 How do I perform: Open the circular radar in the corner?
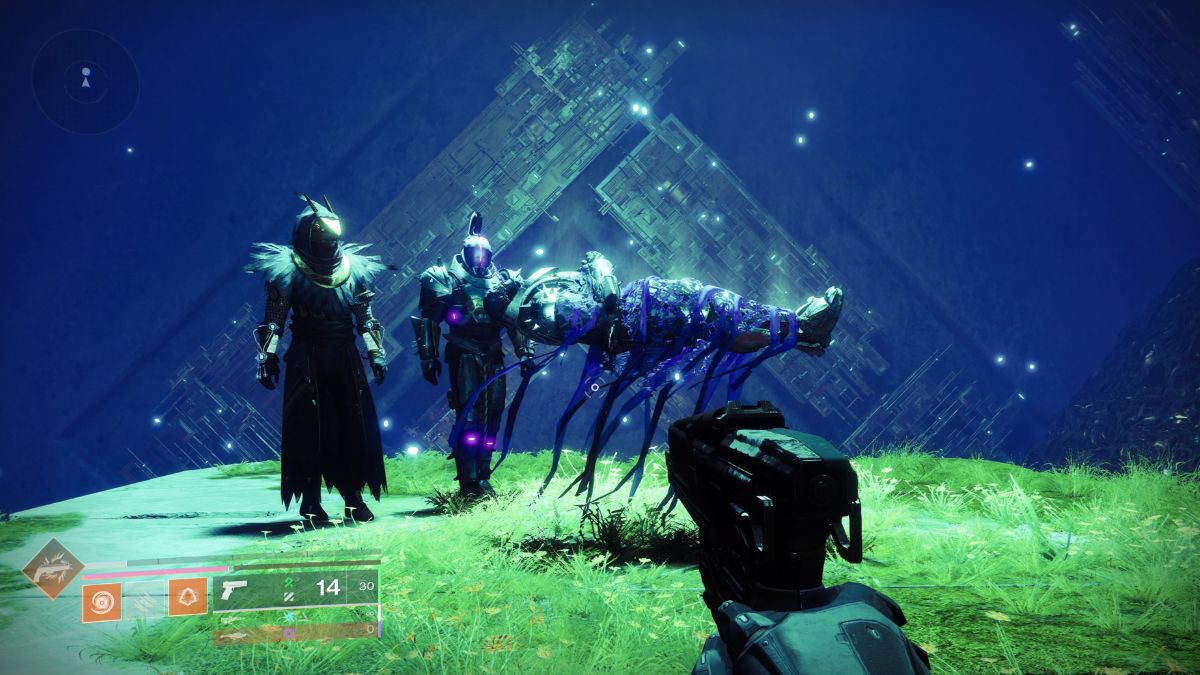click(85, 81)
